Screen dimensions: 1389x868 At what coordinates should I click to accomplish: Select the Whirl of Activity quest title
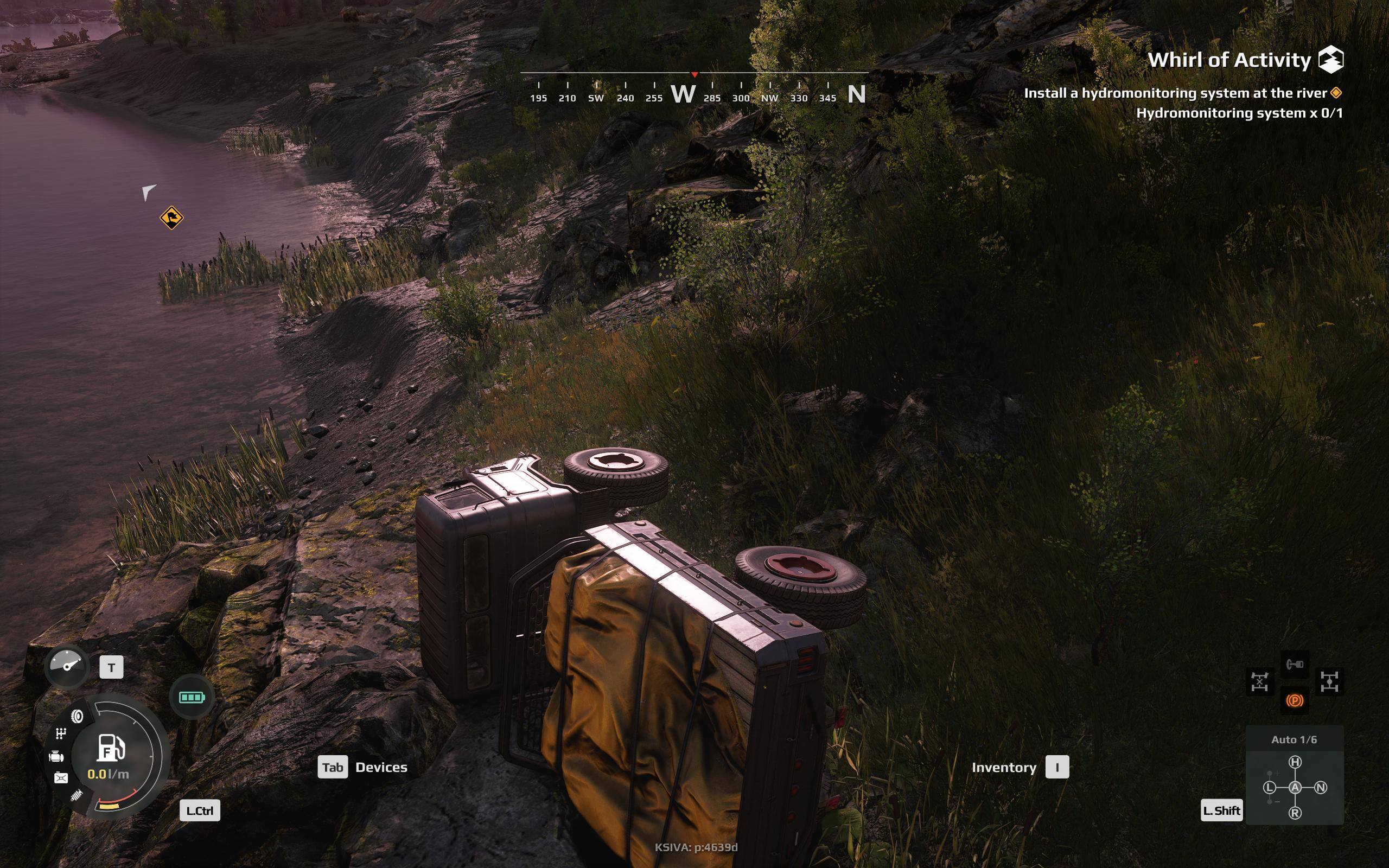point(1229,60)
